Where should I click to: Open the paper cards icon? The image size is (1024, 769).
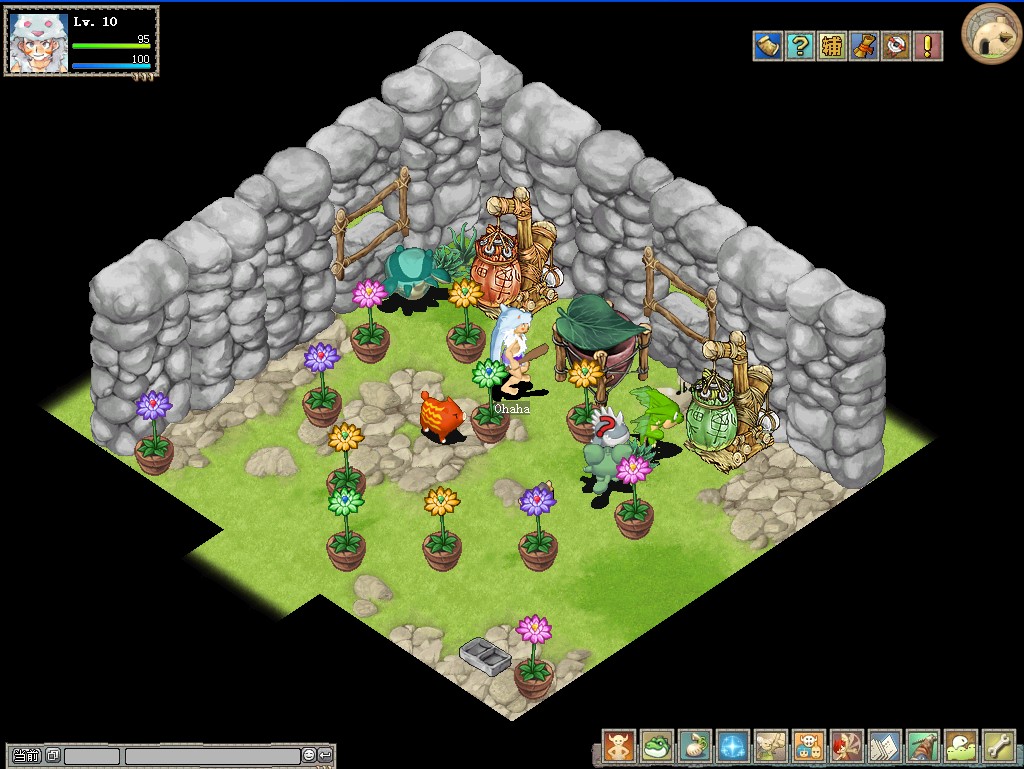[885, 746]
